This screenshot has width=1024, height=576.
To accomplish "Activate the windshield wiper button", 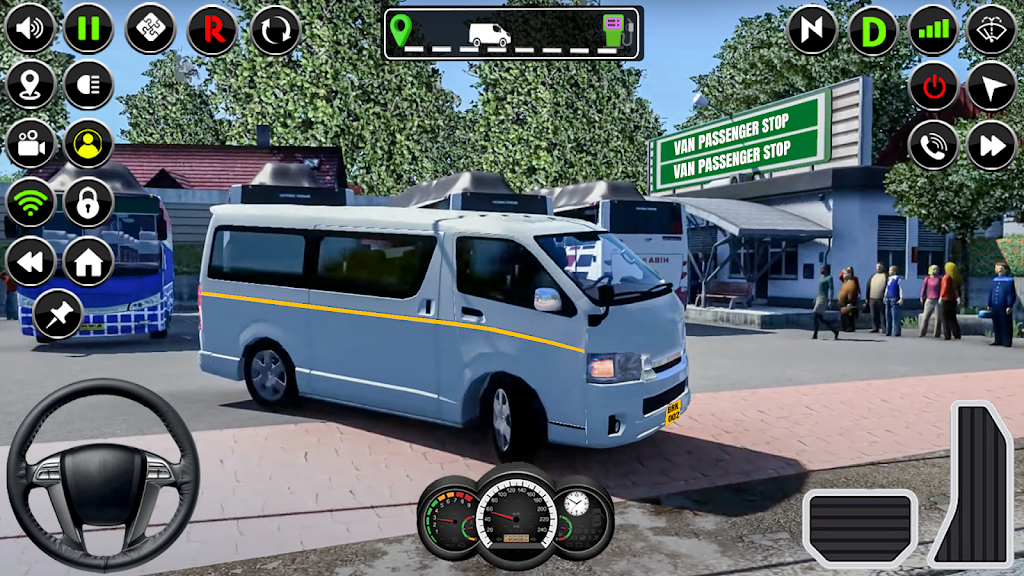I will [x=992, y=30].
